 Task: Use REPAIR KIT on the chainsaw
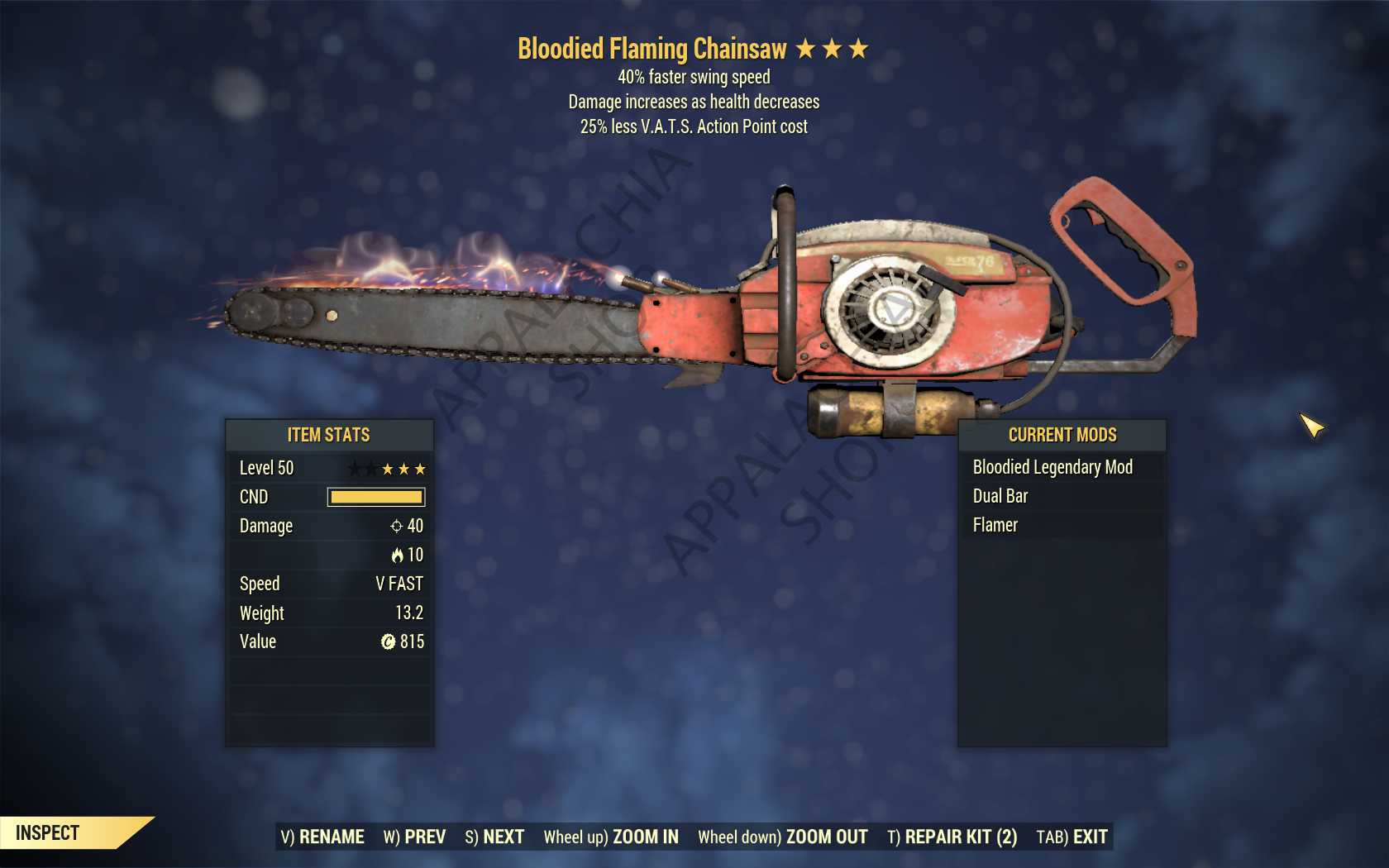(x=952, y=837)
